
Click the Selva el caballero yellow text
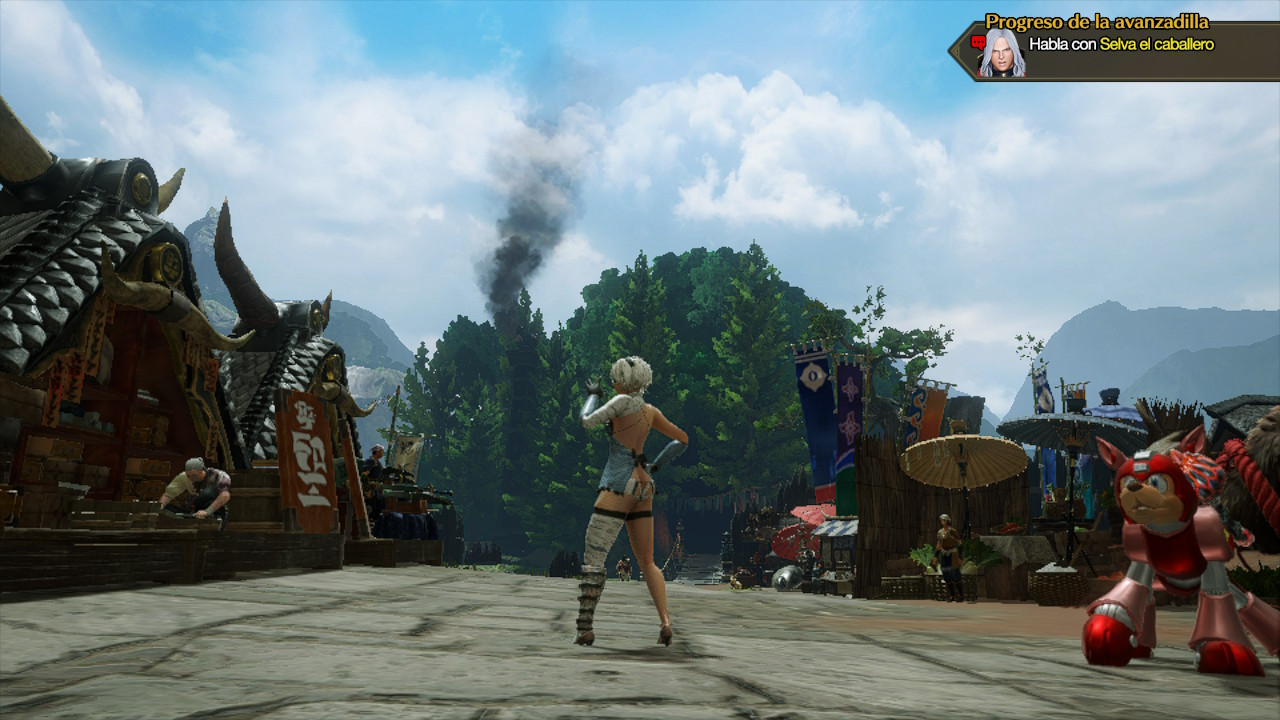click(1158, 43)
